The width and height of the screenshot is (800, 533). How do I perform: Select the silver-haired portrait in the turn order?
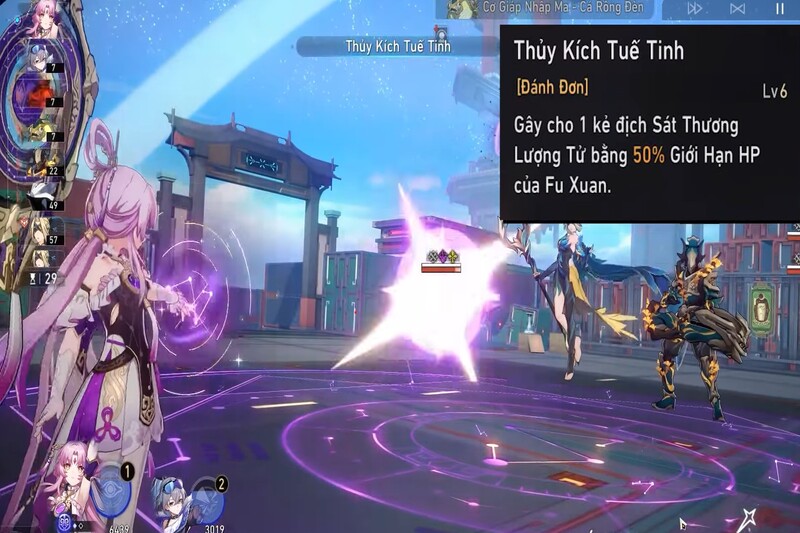(40, 62)
